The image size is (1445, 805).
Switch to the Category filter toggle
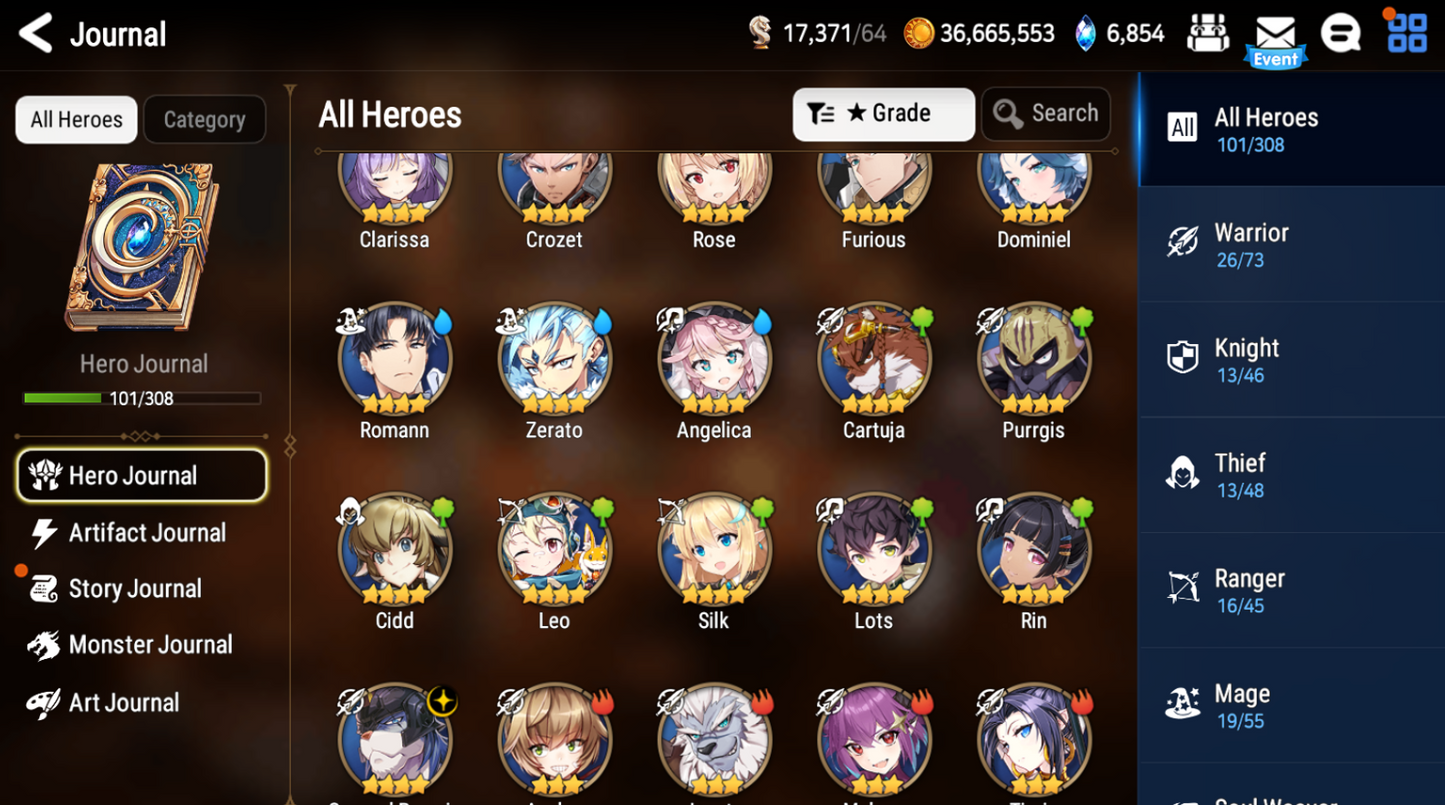pyautogui.click(x=204, y=119)
